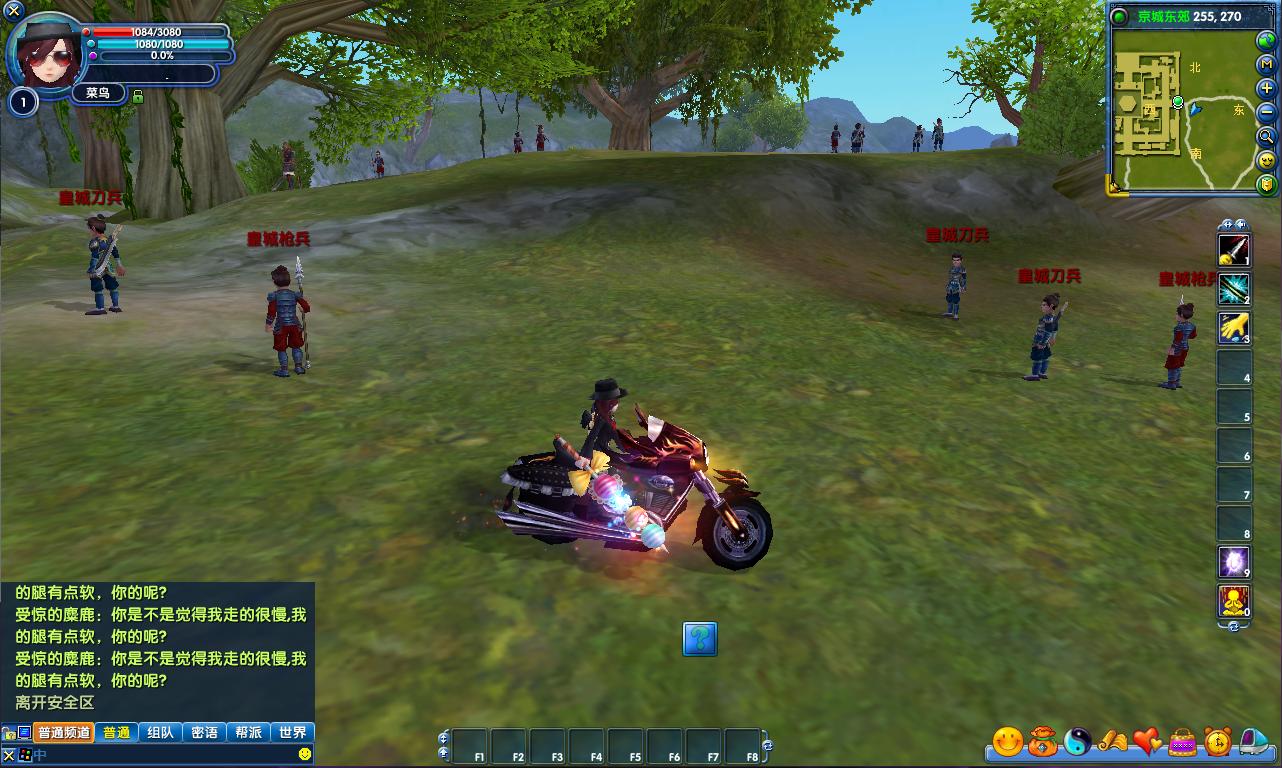Use the golden hand skill in slot 3

click(x=1233, y=327)
